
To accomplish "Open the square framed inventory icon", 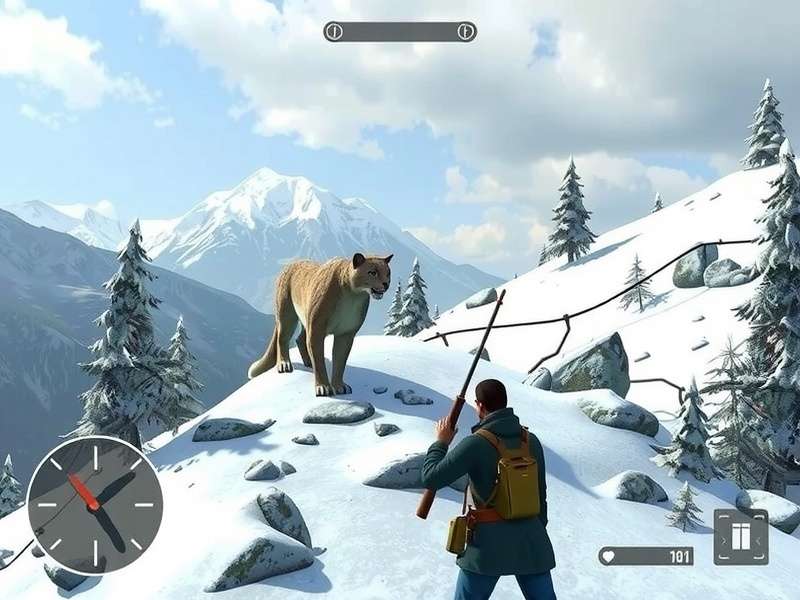I will coord(740,537).
